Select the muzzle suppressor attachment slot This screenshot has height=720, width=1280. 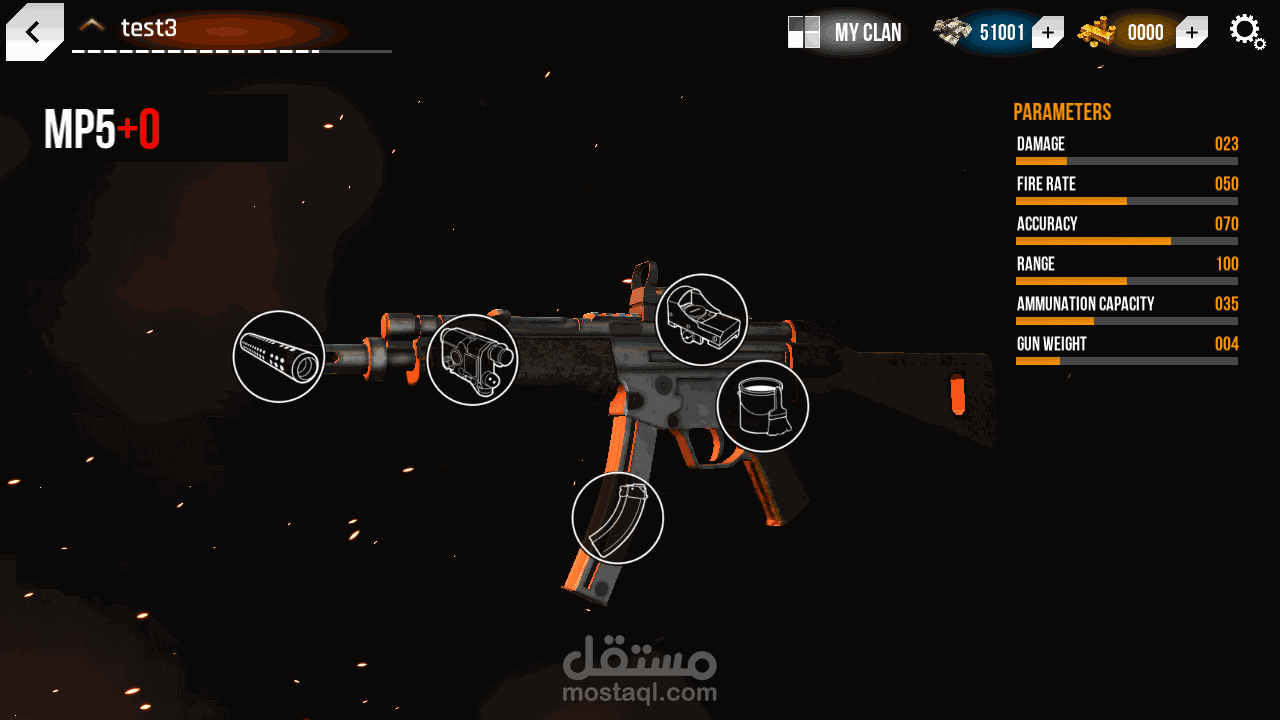278,357
